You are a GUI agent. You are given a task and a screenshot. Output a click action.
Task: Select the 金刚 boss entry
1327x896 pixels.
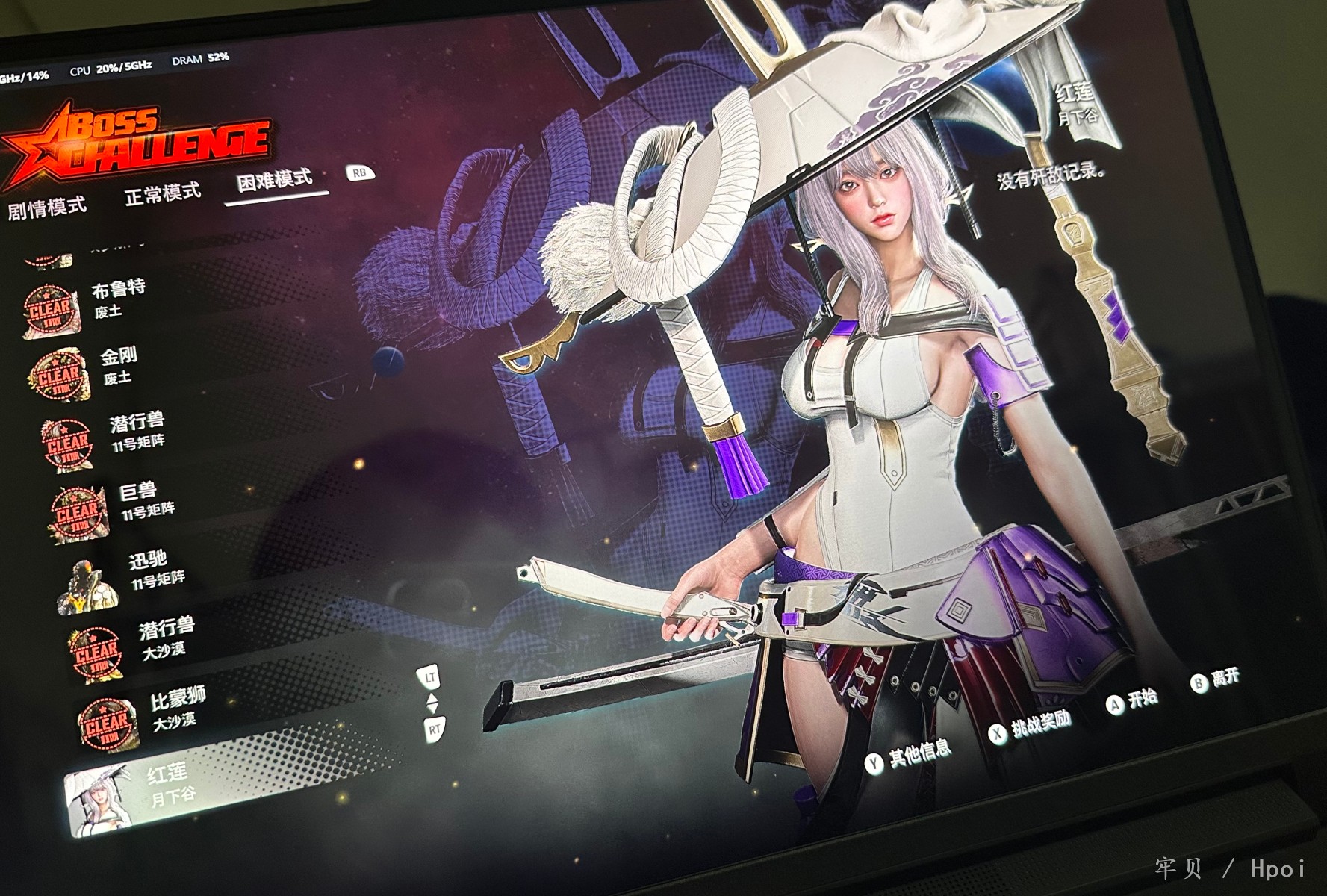click(119, 364)
